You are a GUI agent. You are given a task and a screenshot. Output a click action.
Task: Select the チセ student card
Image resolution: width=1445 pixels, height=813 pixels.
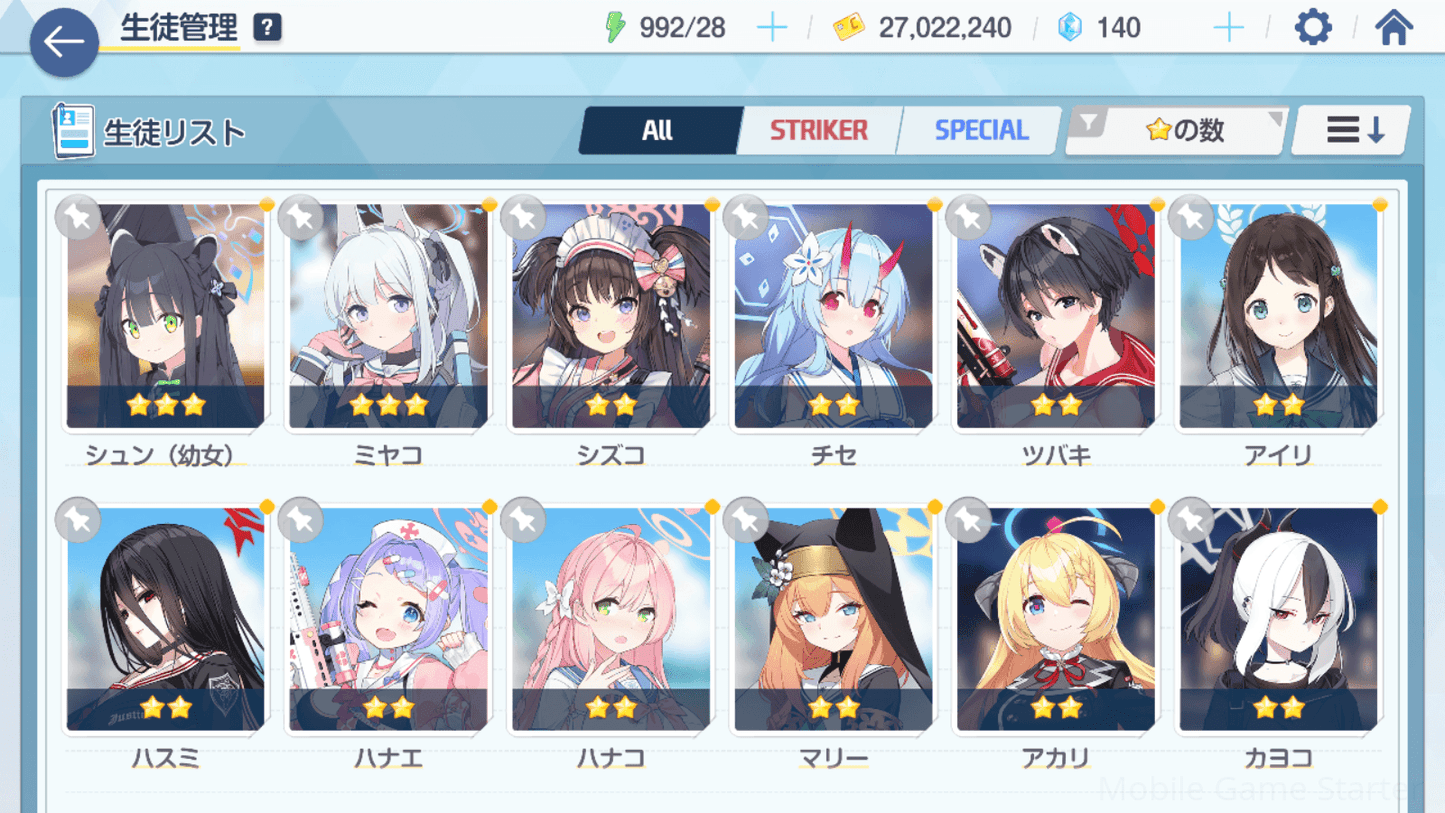coord(833,316)
